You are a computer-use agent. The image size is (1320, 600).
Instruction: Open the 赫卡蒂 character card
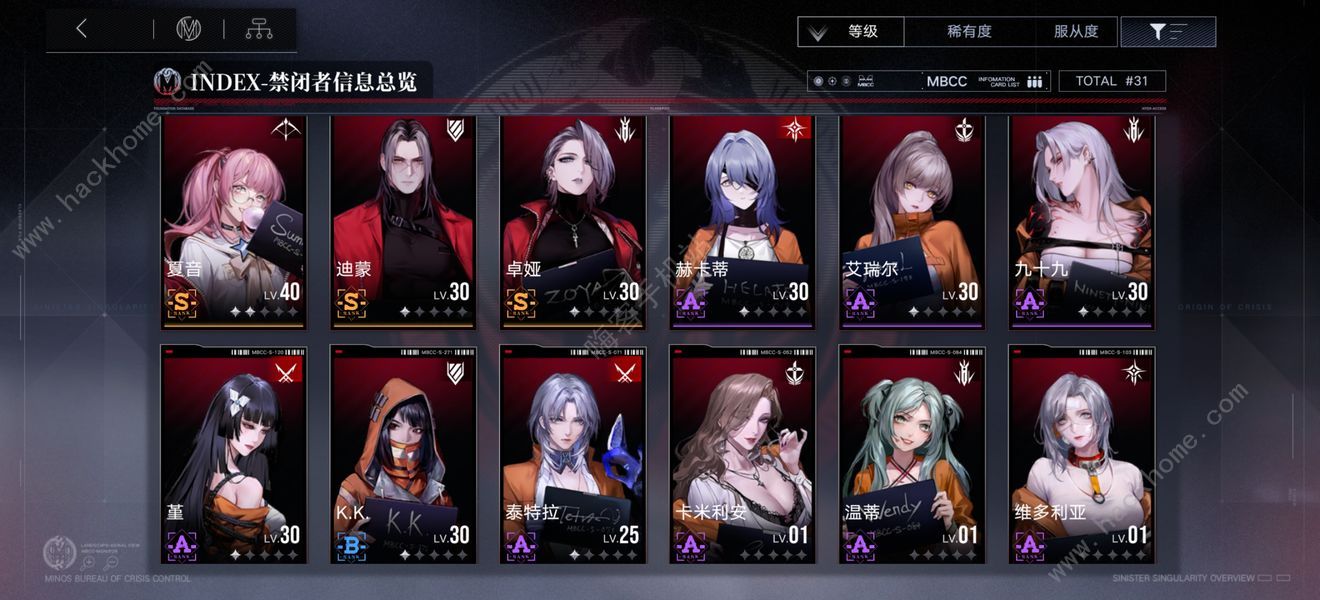tap(742, 222)
